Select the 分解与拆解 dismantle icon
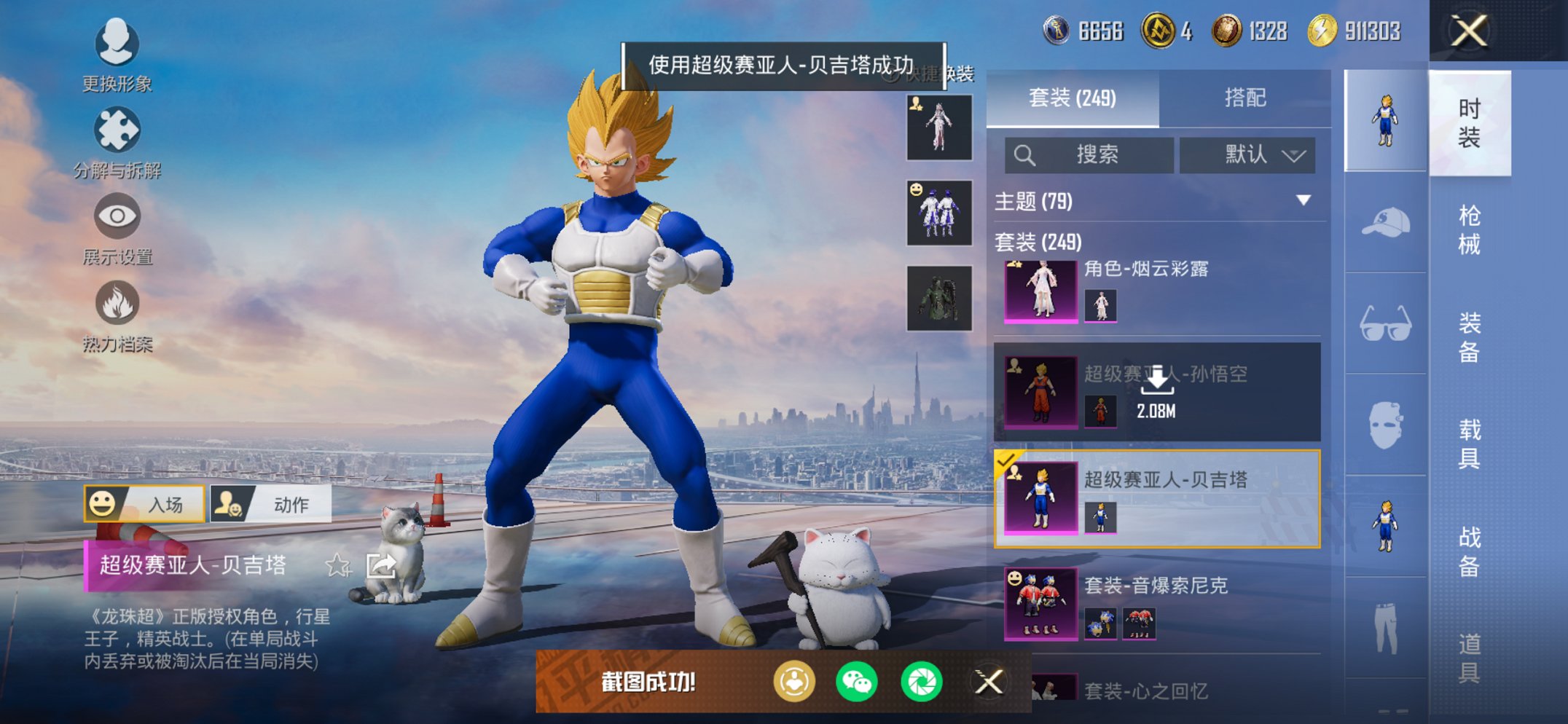1568x724 pixels. tap(117, 133)
